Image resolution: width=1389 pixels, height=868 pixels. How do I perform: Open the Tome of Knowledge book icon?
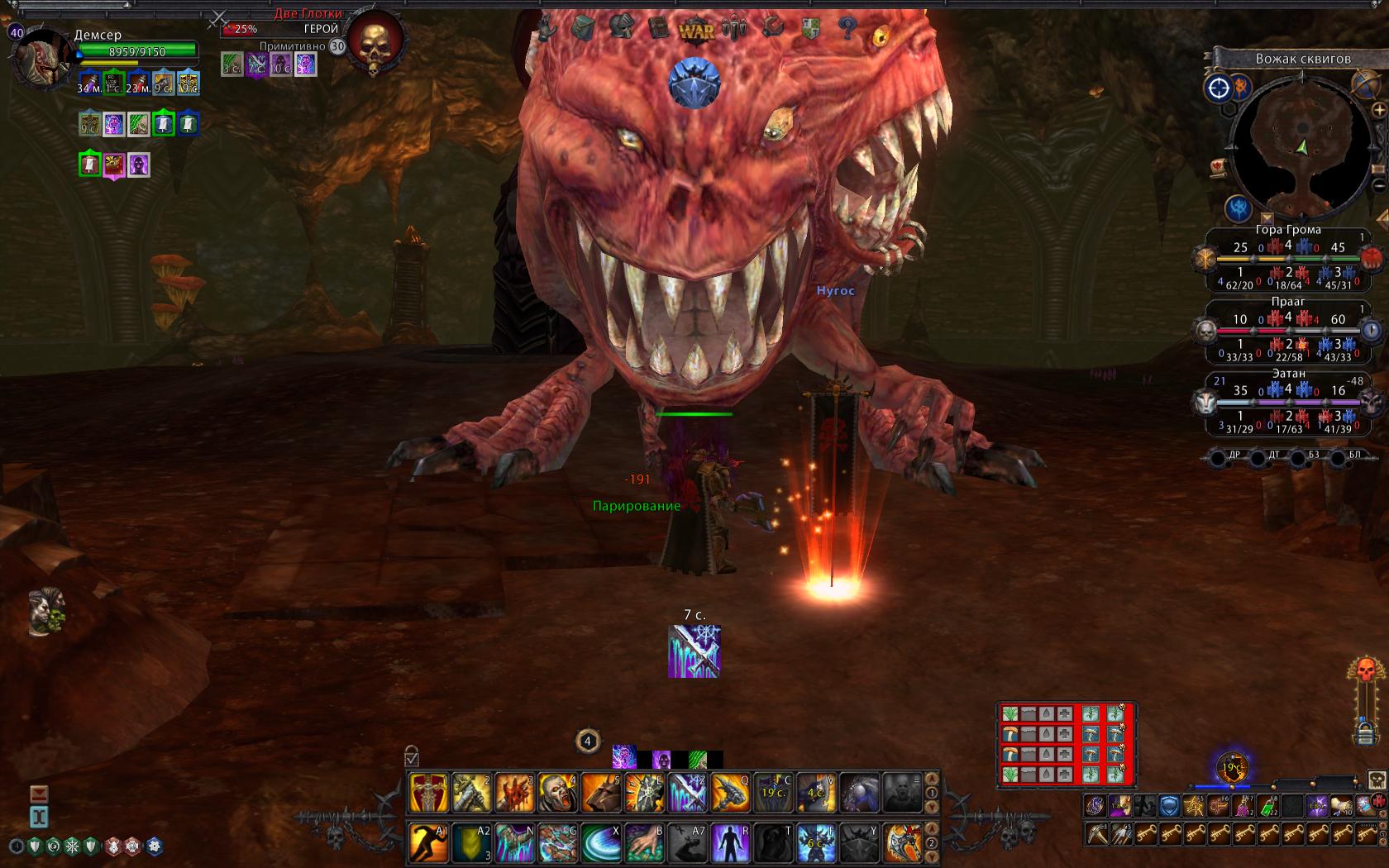pos(658,29)
